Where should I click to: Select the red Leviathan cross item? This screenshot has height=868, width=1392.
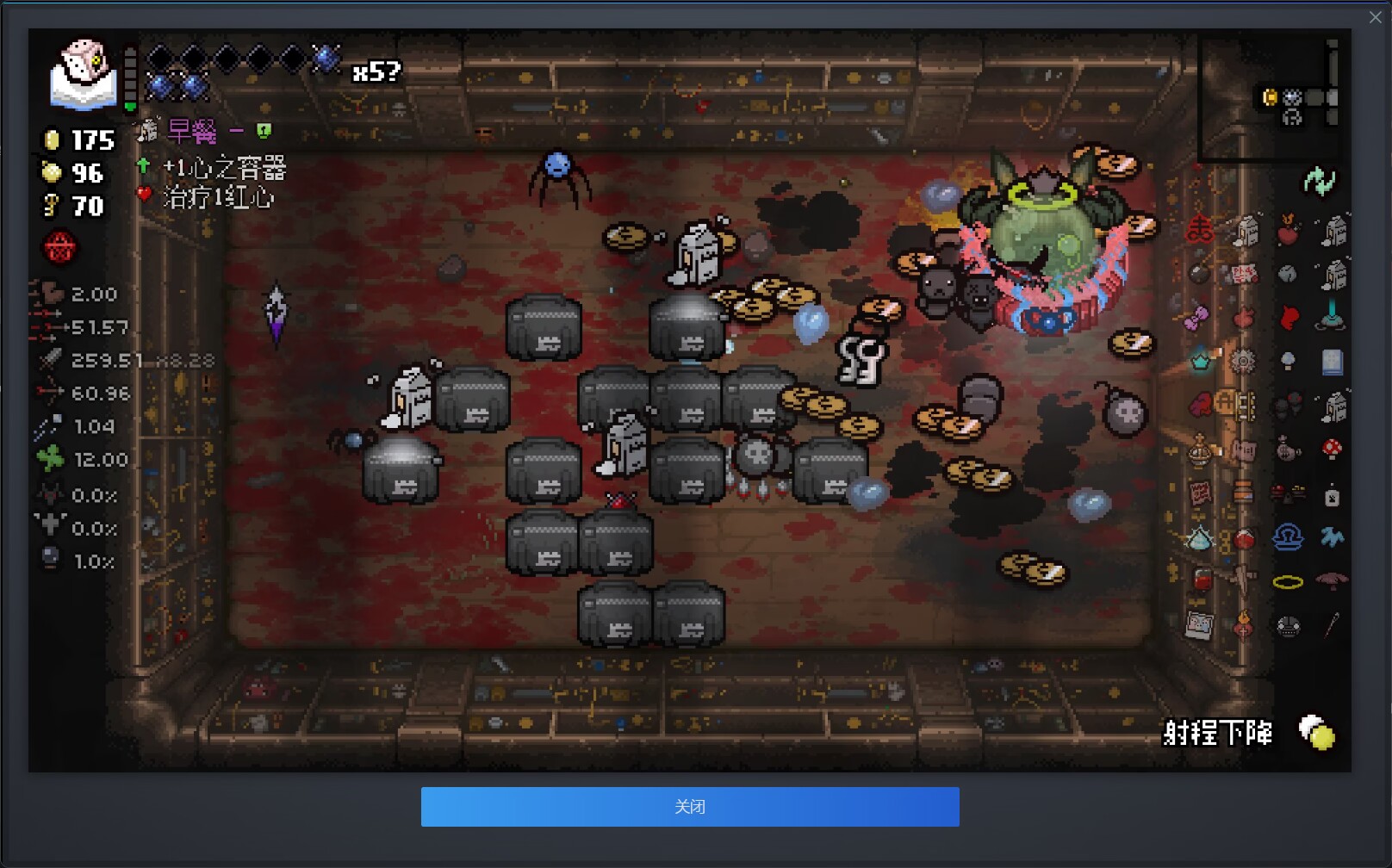tap(1200, 230)
